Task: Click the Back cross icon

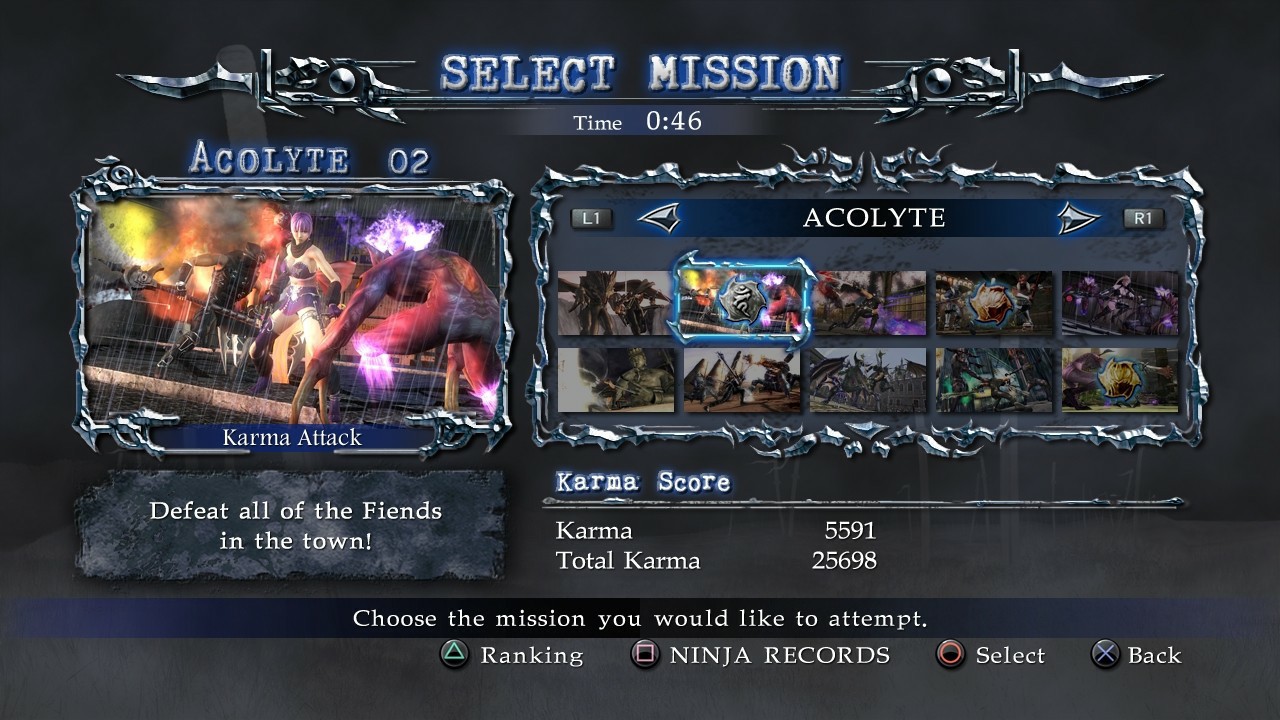Action: [x=1105, y=656]
